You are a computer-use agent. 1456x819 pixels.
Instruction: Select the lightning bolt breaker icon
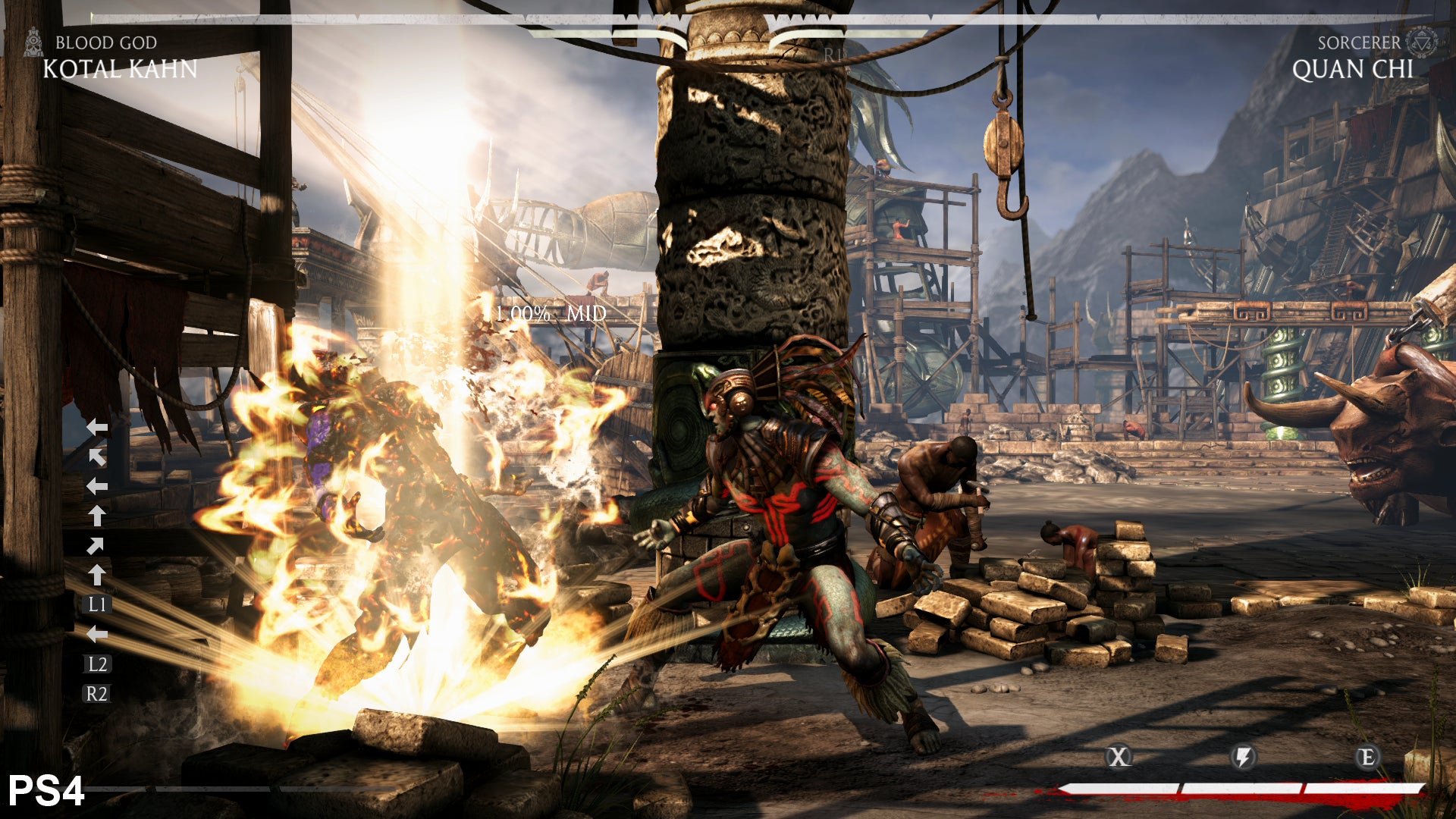1243,757
